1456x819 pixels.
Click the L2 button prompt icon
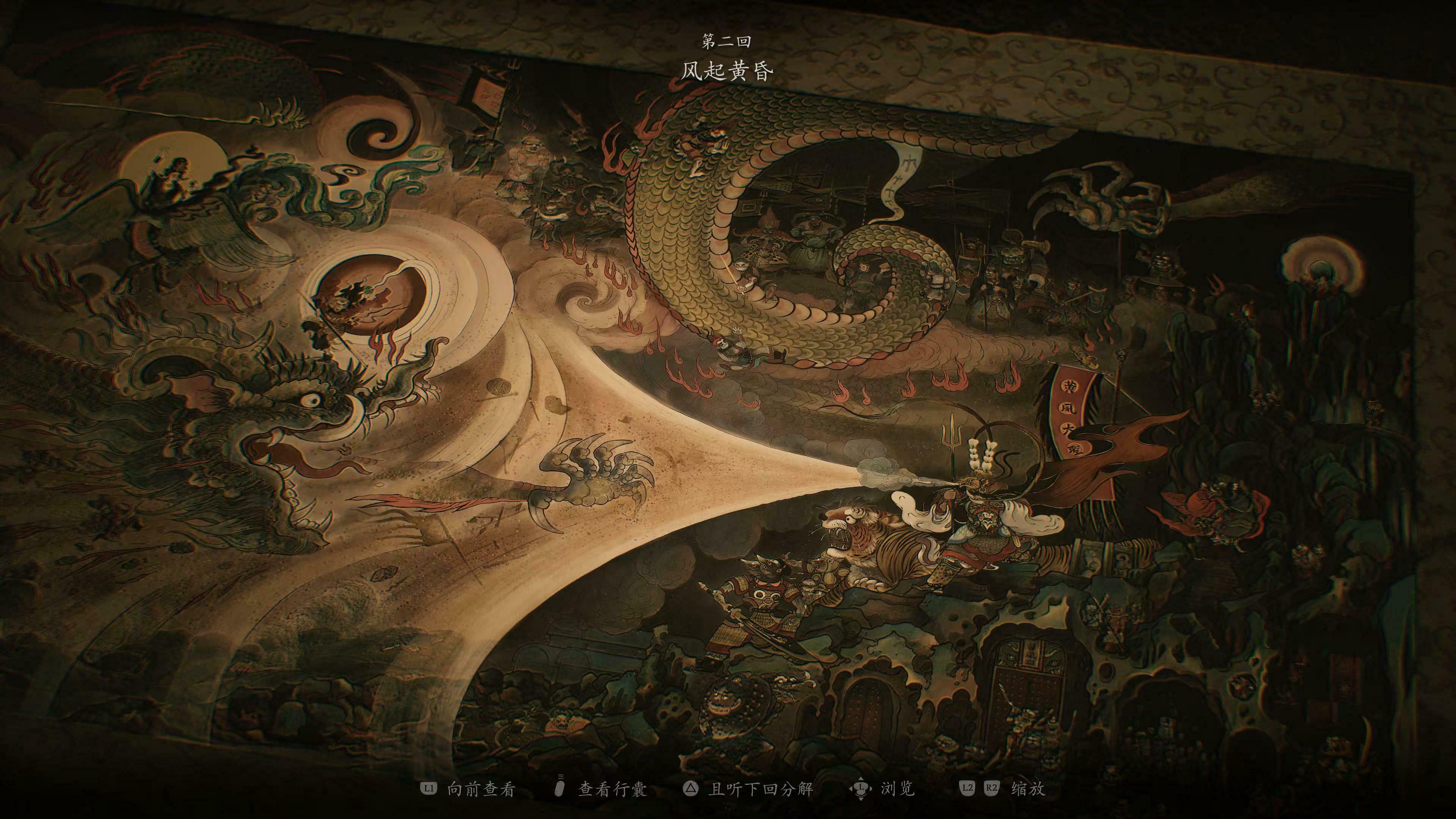coord(968,788)
